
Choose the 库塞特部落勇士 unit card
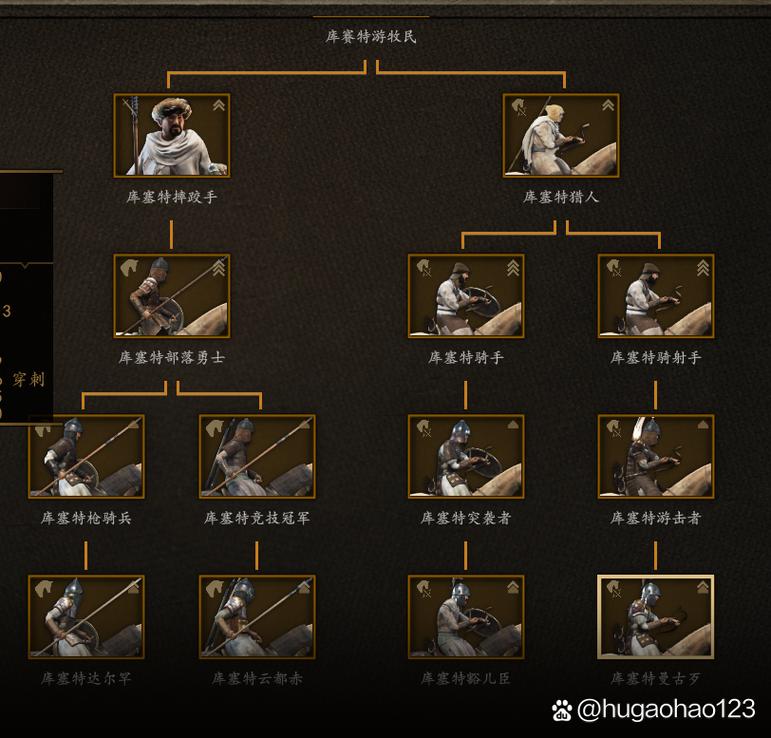pyautogui.click(x=171, y=296)
